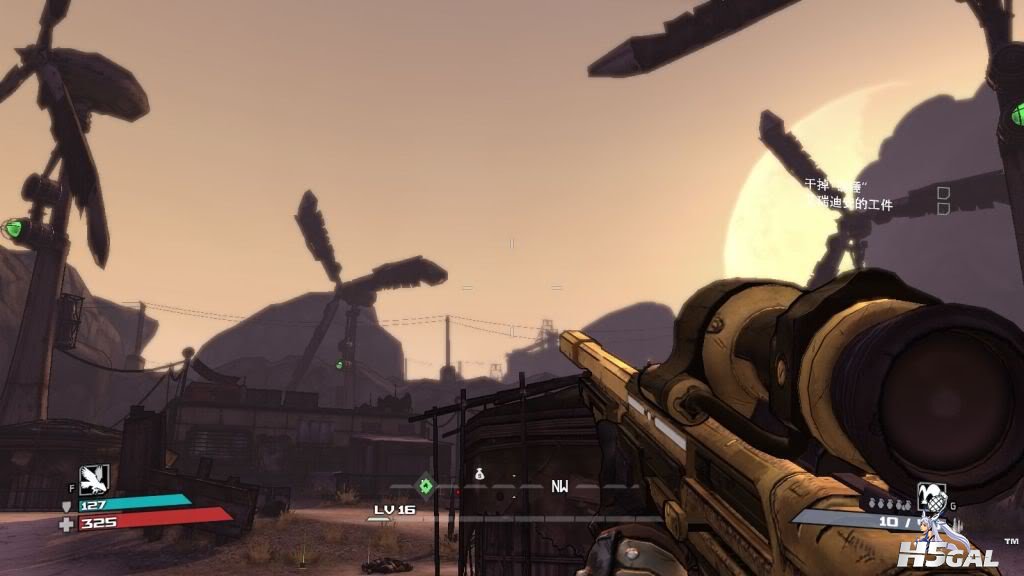Open the mission objective tracker text
1024x576 pixels.
click(850, 195)
